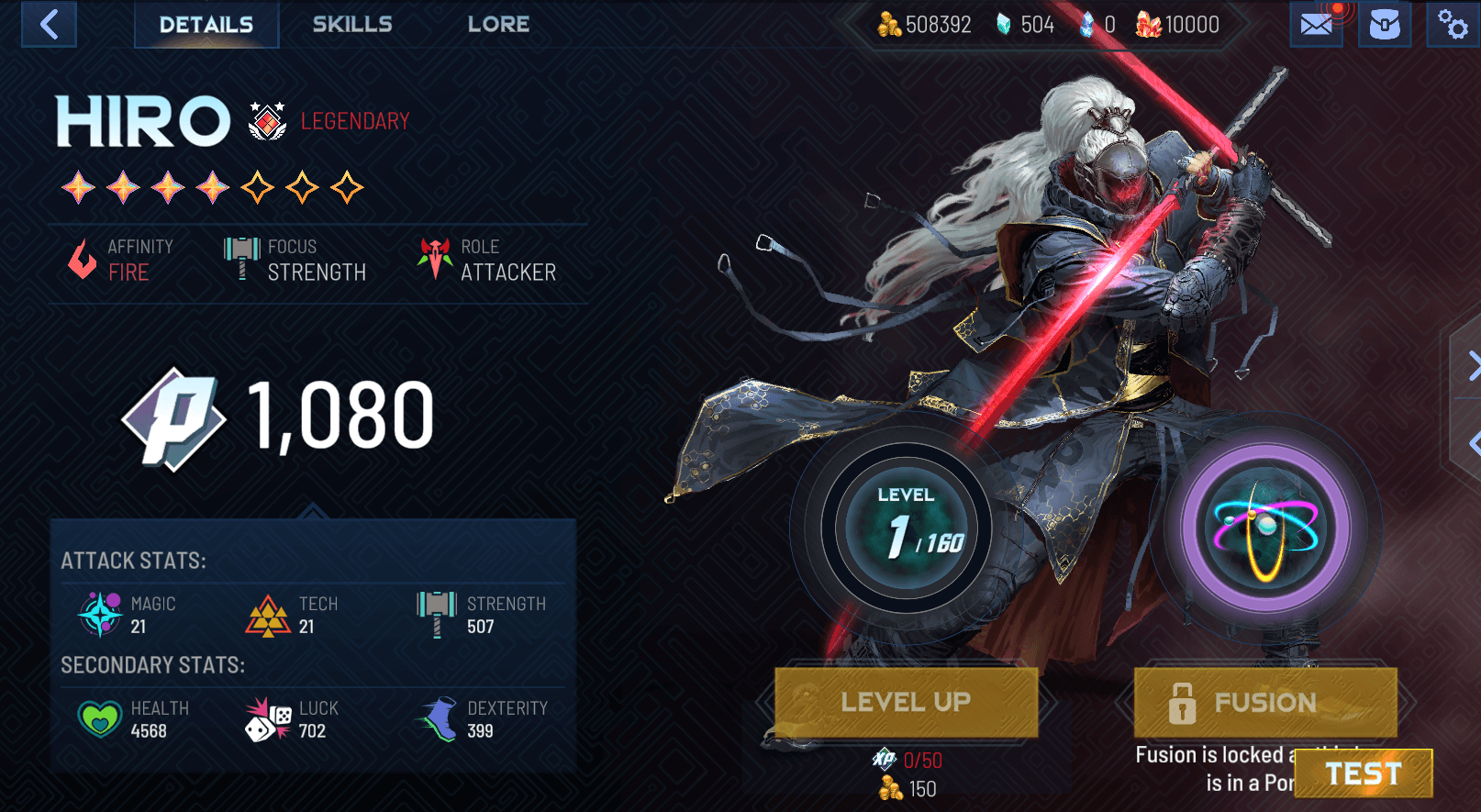Tap the power rating P emblem

[x=173, y=418]
